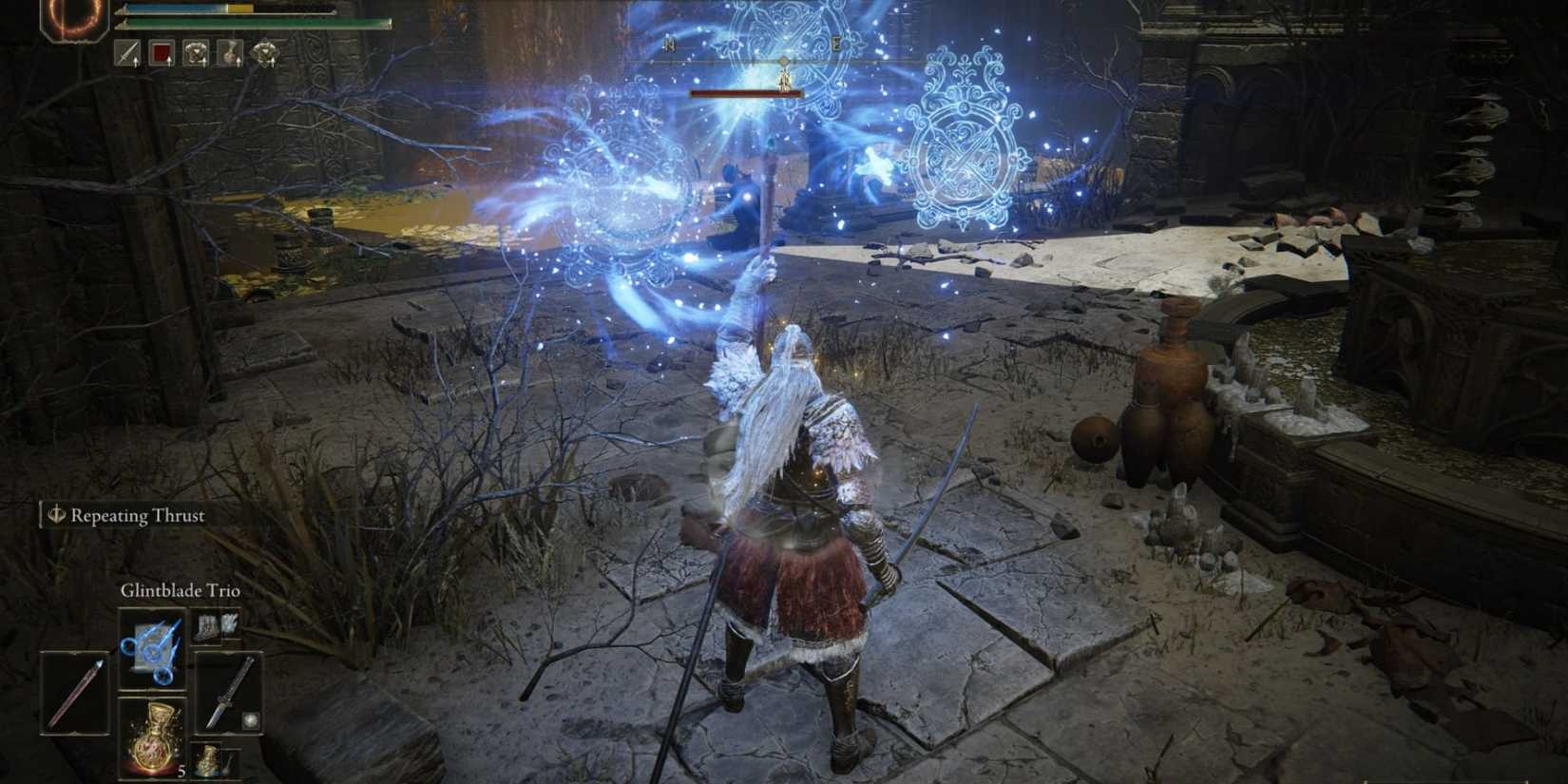Select the staff in the left-hand weapon slot
The width and height of the screenshot is (1568, 784).
click(x=75, y=692)
